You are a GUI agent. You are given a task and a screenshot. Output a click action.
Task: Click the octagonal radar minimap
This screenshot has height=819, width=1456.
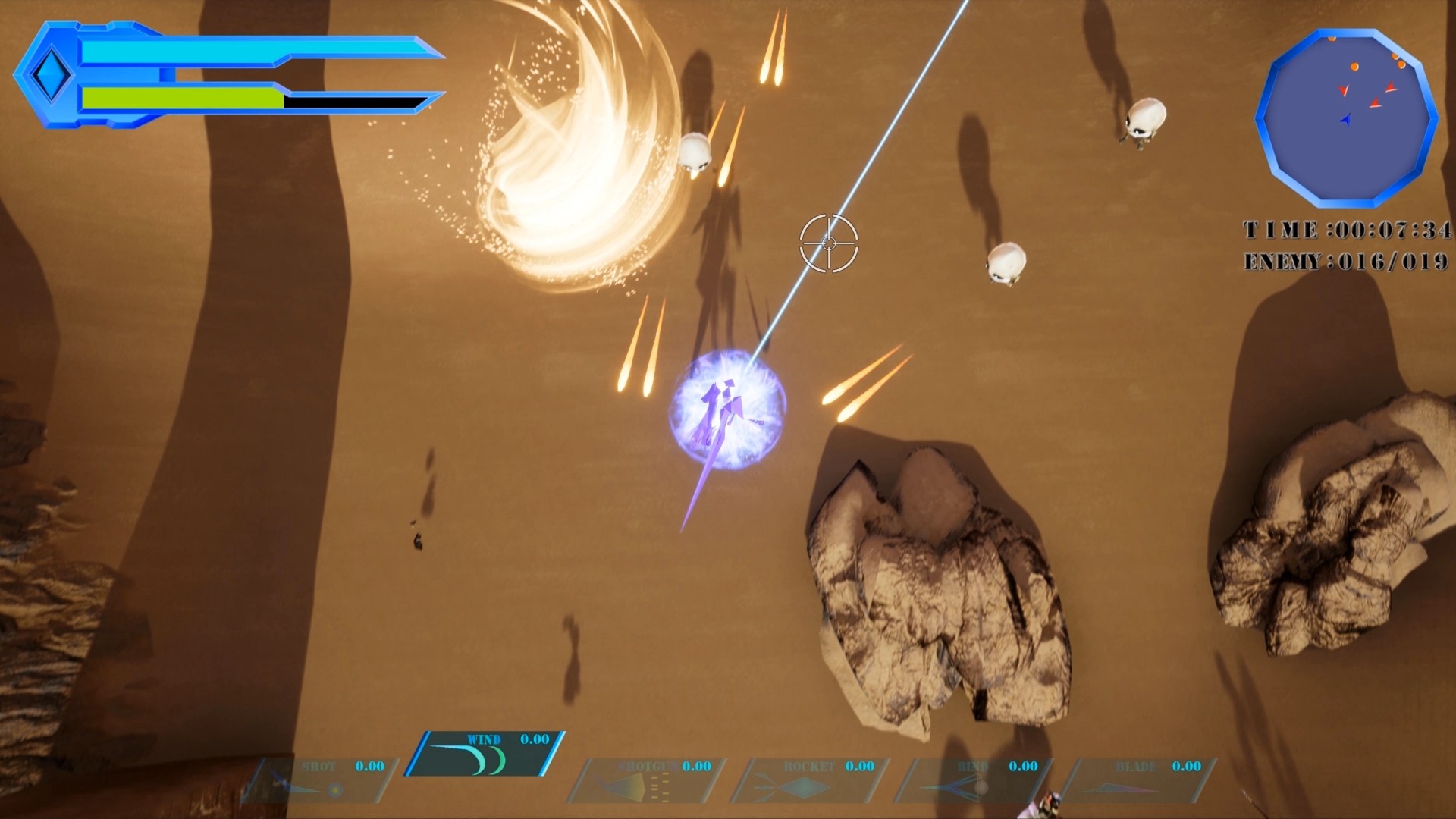click(1346, 118)
